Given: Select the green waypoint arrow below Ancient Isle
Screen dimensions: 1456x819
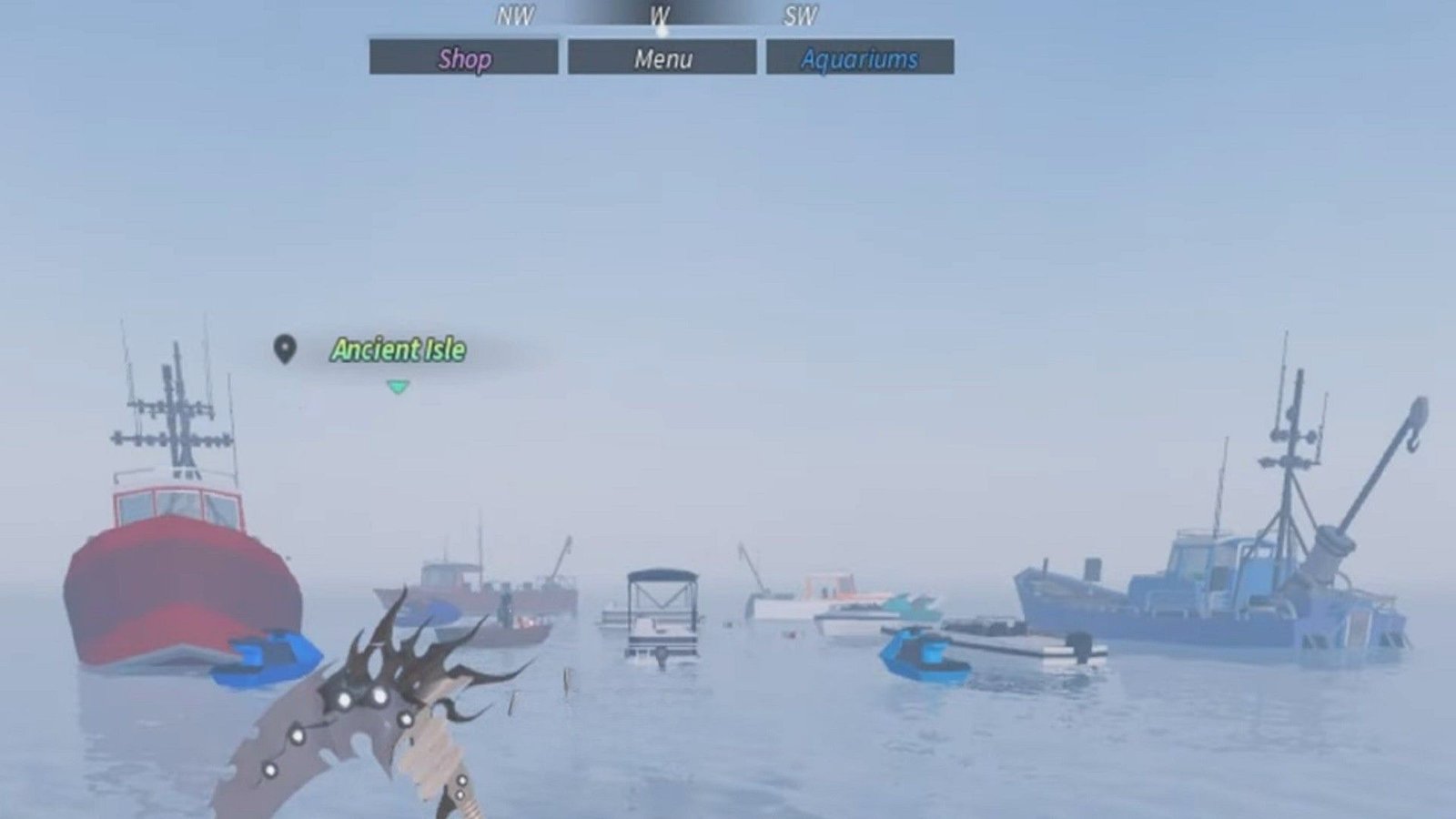Looking at the screenshot, I should coord(398,386).
